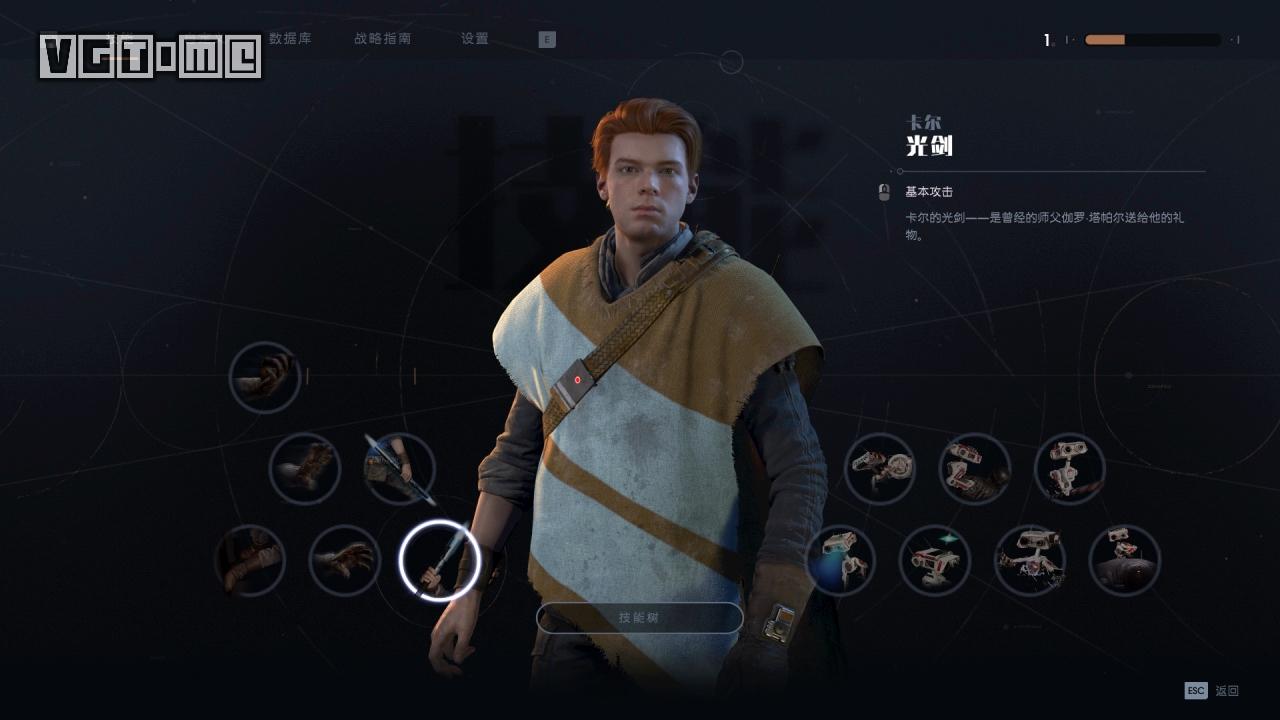Click the E keybind indicator in the top bar
This screenshot has width=1280, height=720.
click(546, 39)
